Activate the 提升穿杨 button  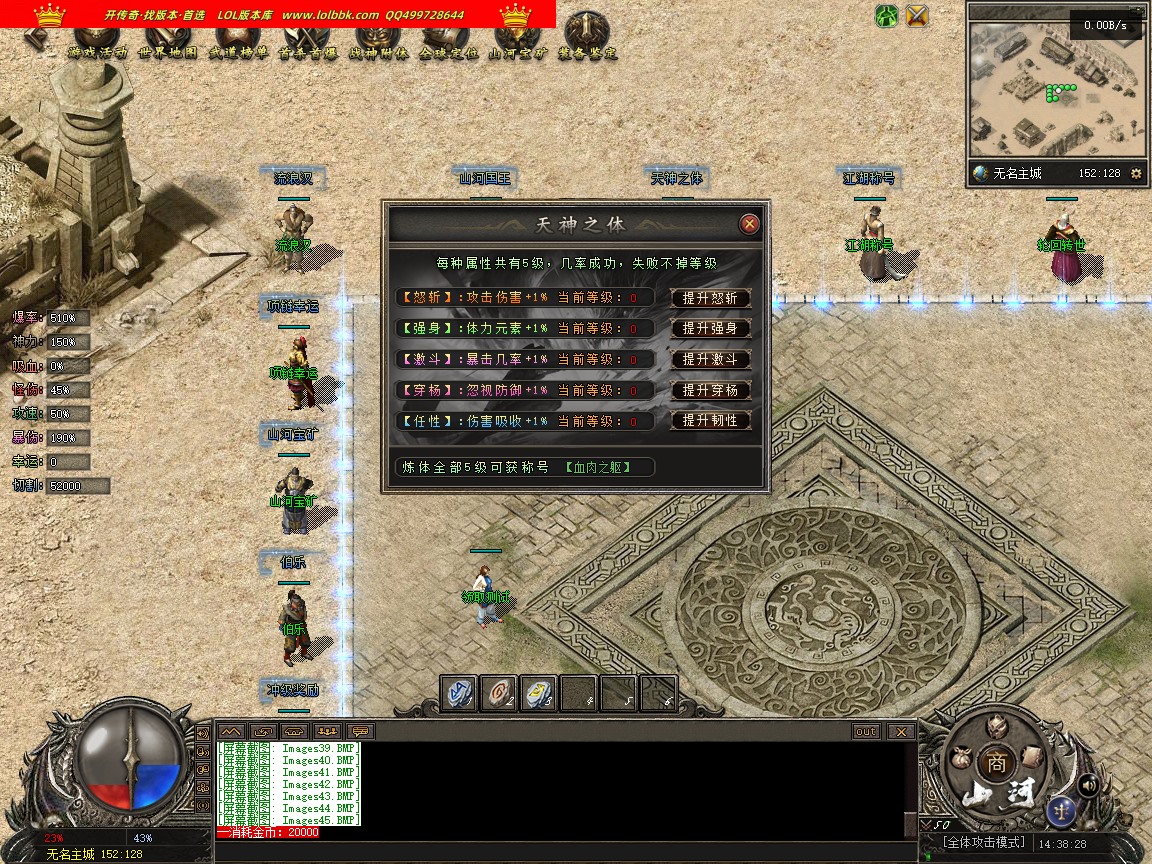[x=710, y=390]
